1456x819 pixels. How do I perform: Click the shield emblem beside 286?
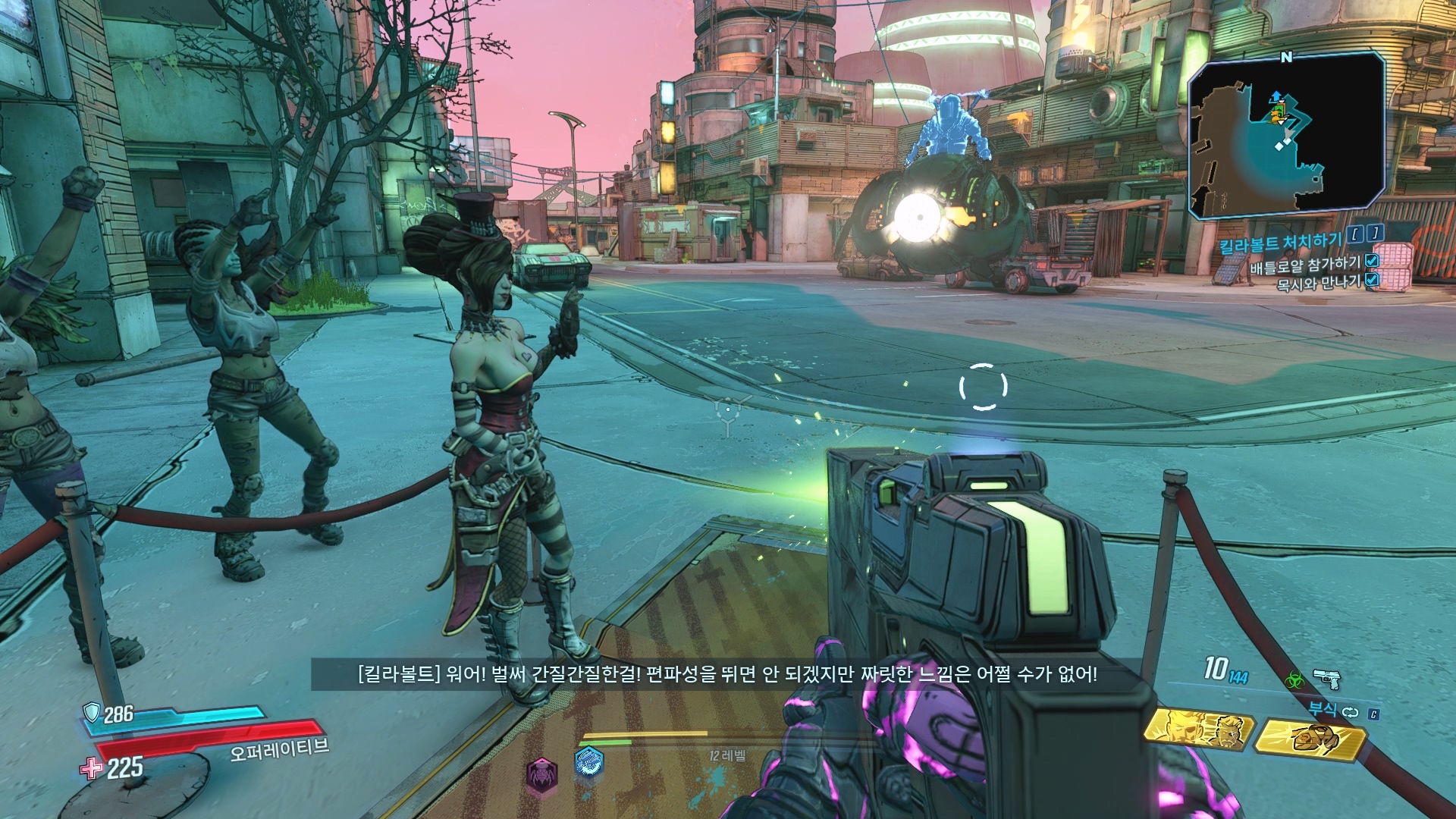pyautogui.click(x=93, y=711)
